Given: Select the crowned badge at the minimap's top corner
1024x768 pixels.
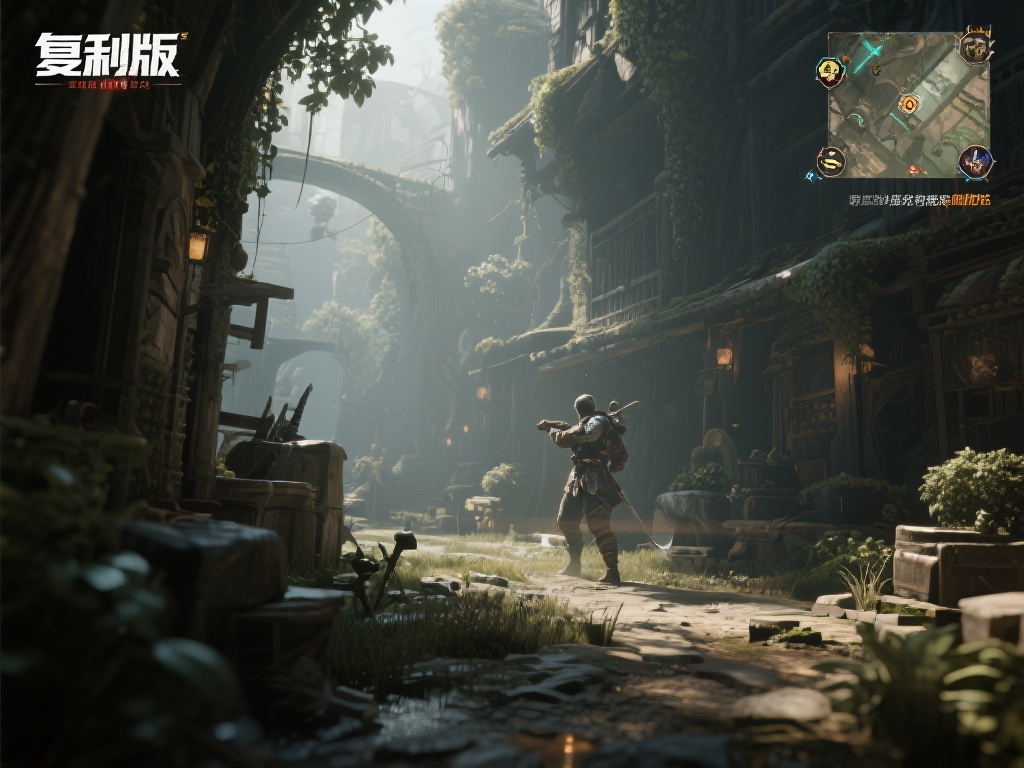Looking at the screenshot, I should (975, 46).
